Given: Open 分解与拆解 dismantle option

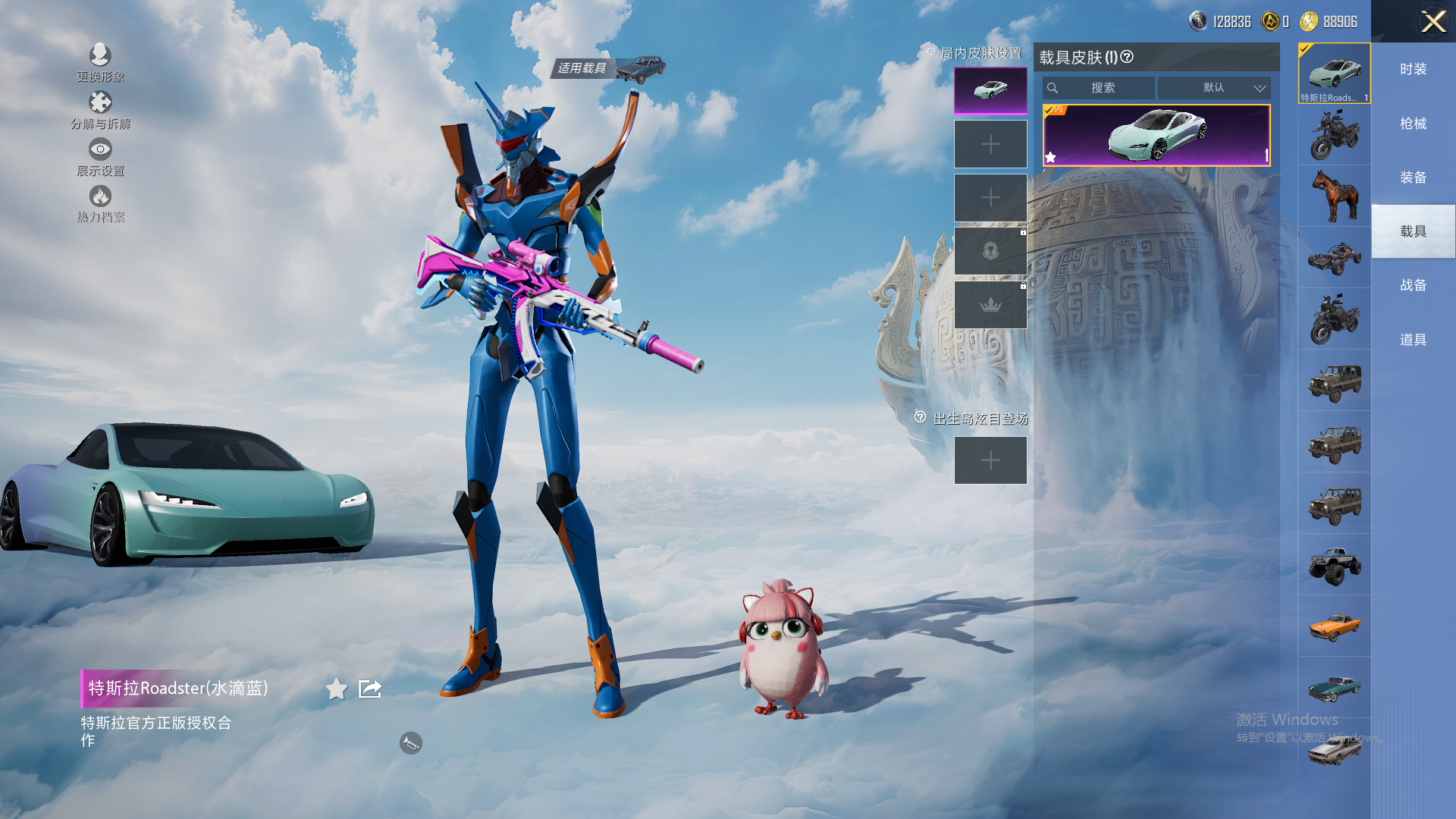Looking at the screenshot, I should 100,103.
